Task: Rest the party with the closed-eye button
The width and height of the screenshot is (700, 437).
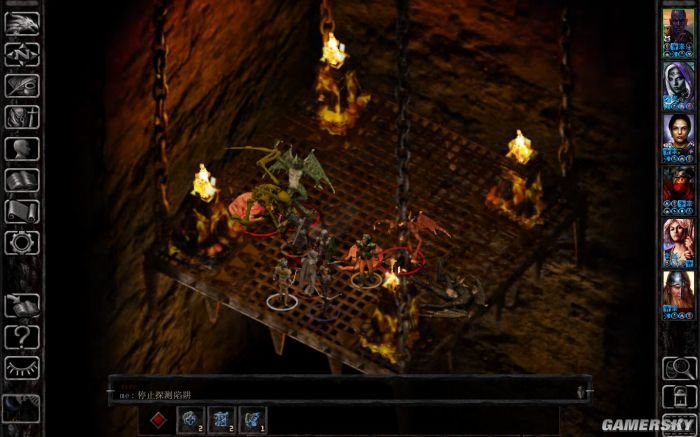Action: [x=20, y=368]
